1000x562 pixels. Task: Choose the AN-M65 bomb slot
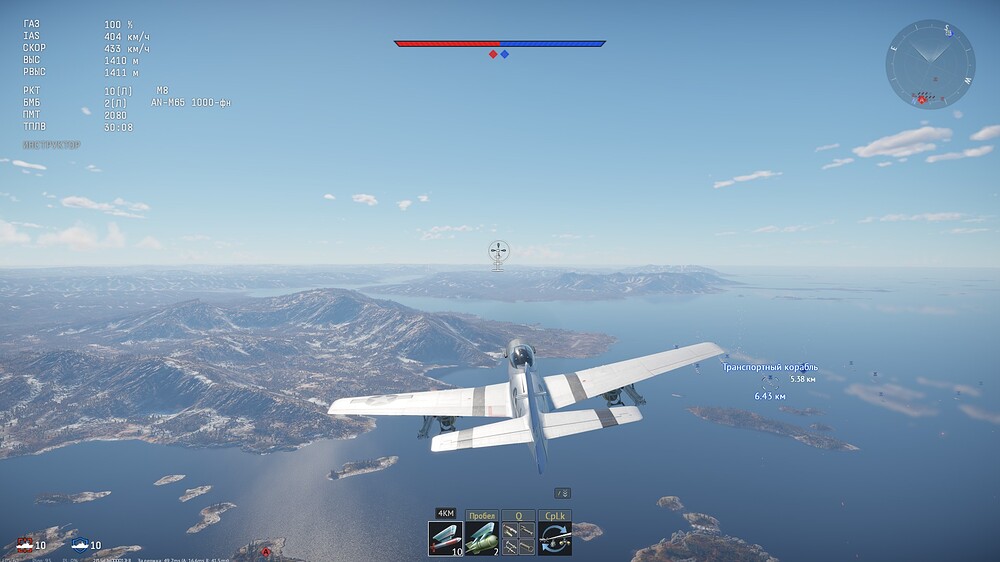point(482,538)
